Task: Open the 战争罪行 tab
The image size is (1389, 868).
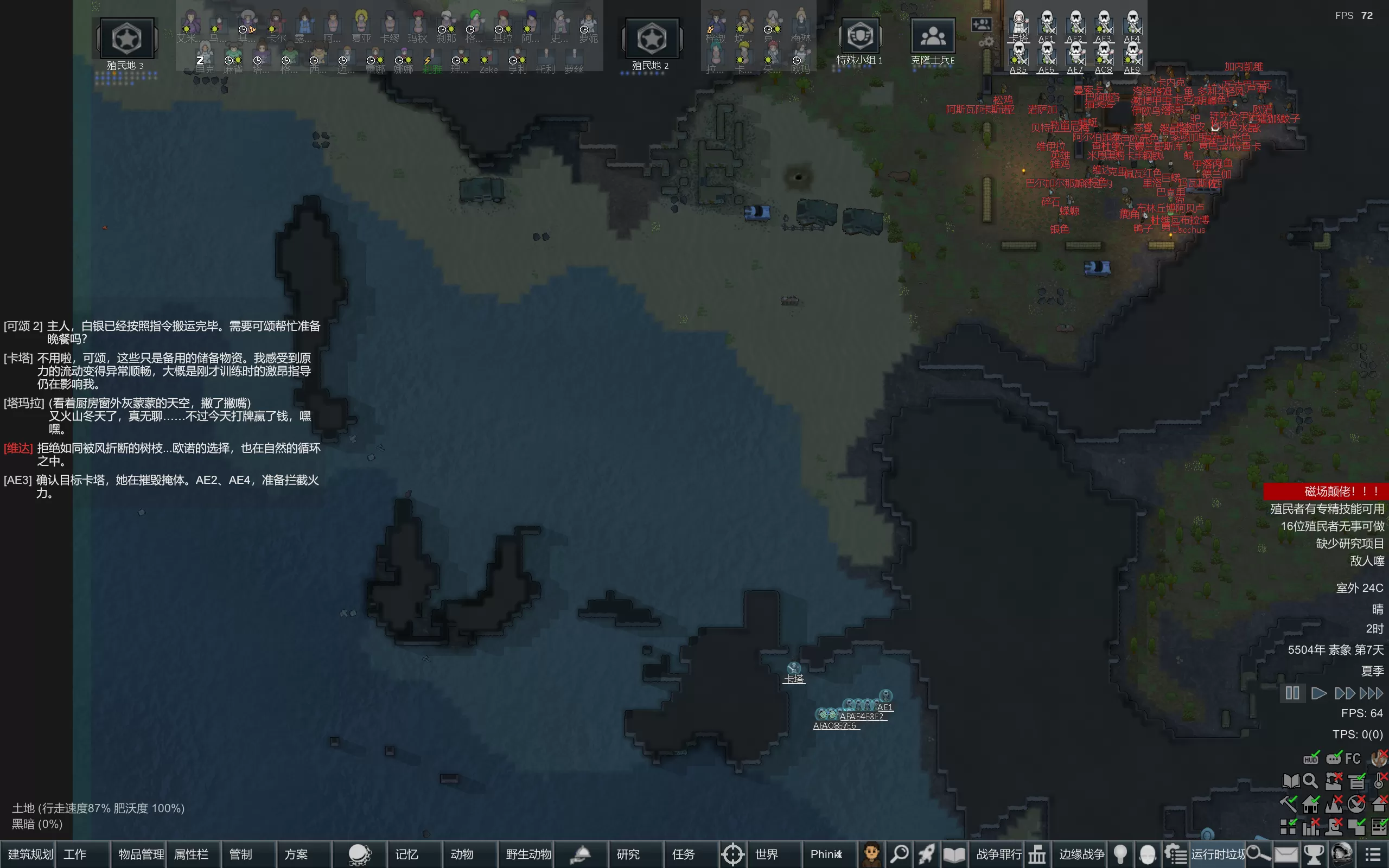Action: click(999, 854)
